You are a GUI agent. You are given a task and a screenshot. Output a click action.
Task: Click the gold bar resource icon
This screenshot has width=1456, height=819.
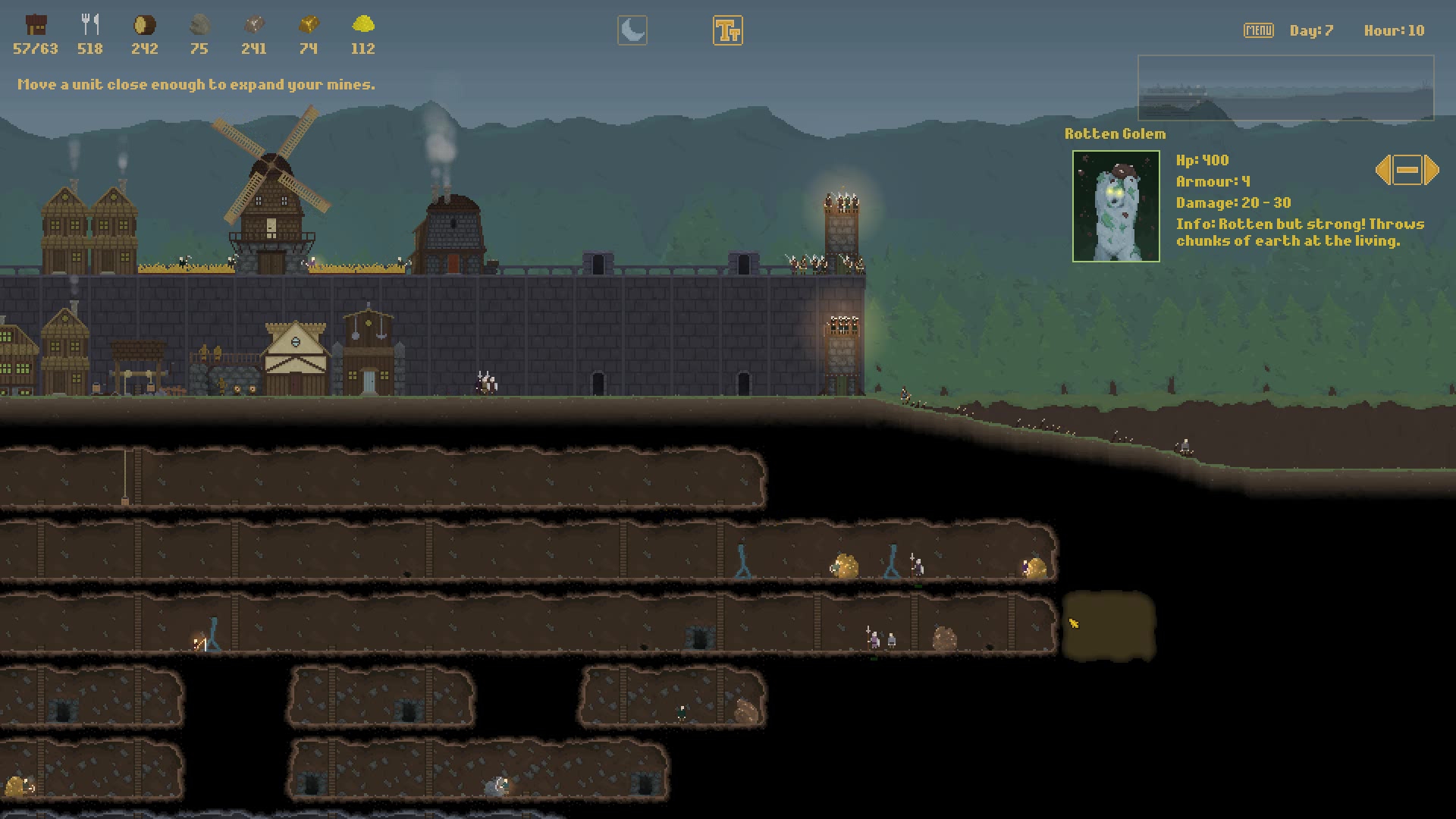coord(309,27)
